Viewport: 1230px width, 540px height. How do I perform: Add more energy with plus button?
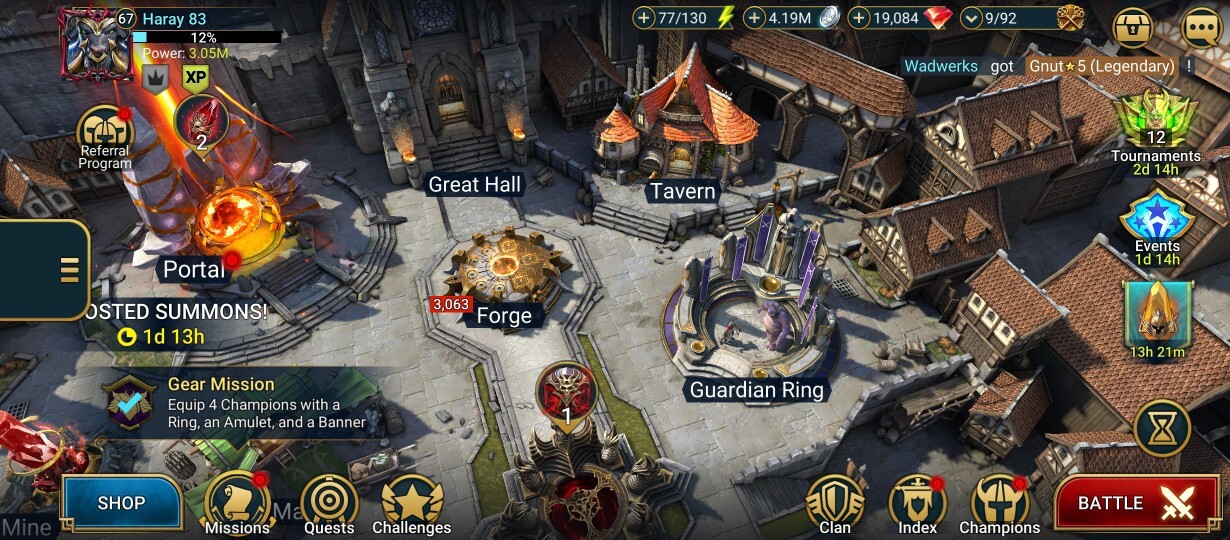click(x=644, y=18)
